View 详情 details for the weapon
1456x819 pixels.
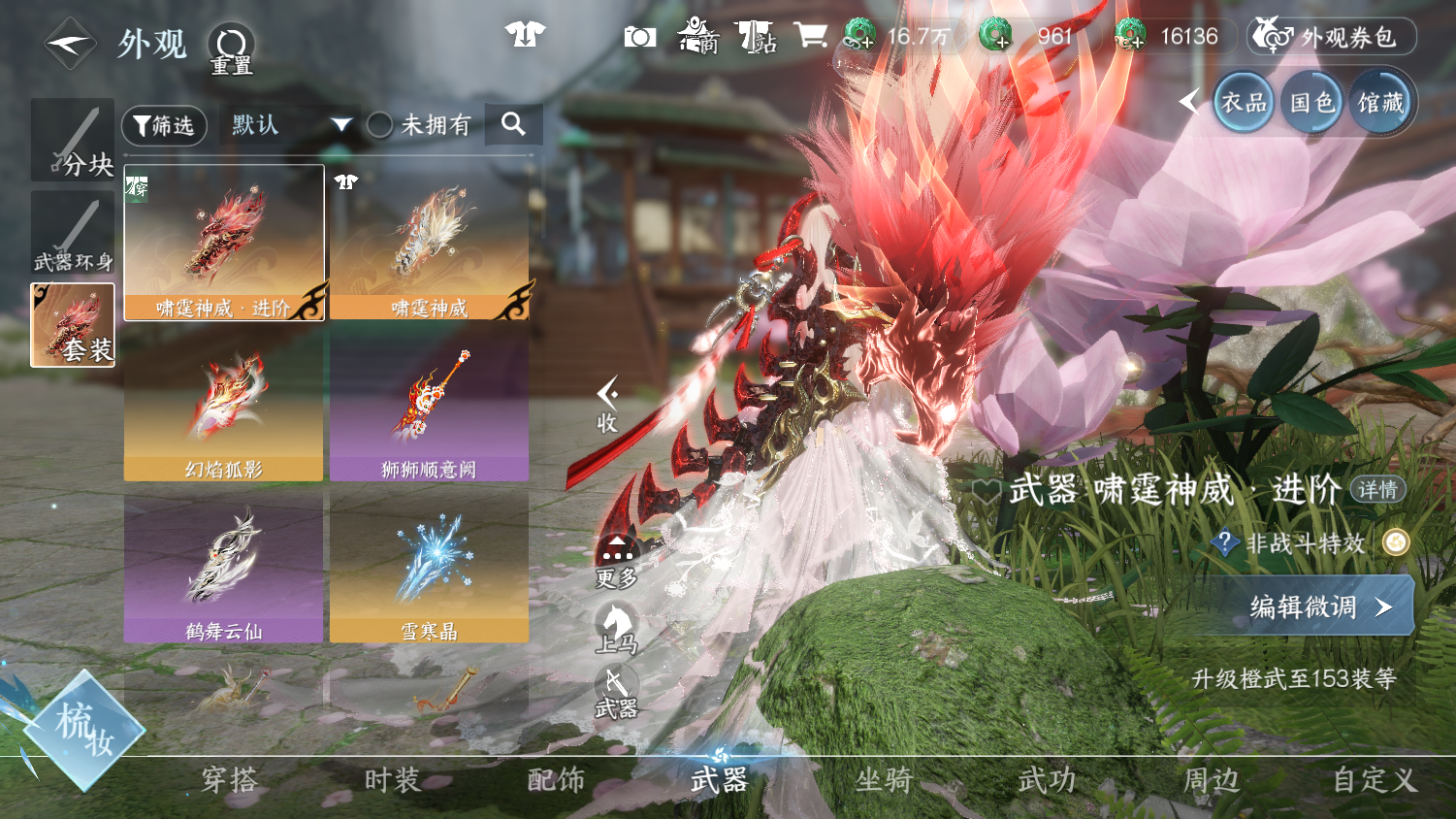pos(1377,489)
